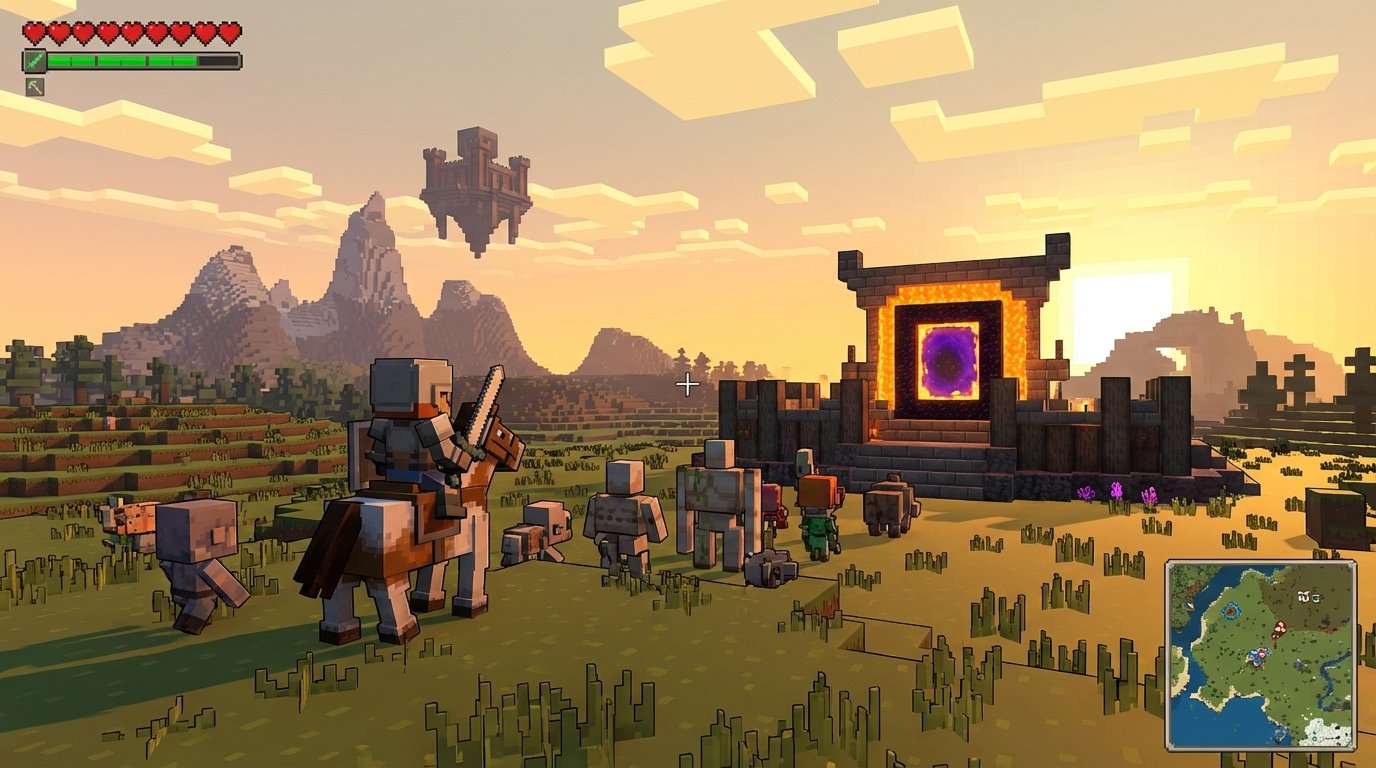Click the first red heart in the health row
Screen dimensions: 1376x768
34,33
